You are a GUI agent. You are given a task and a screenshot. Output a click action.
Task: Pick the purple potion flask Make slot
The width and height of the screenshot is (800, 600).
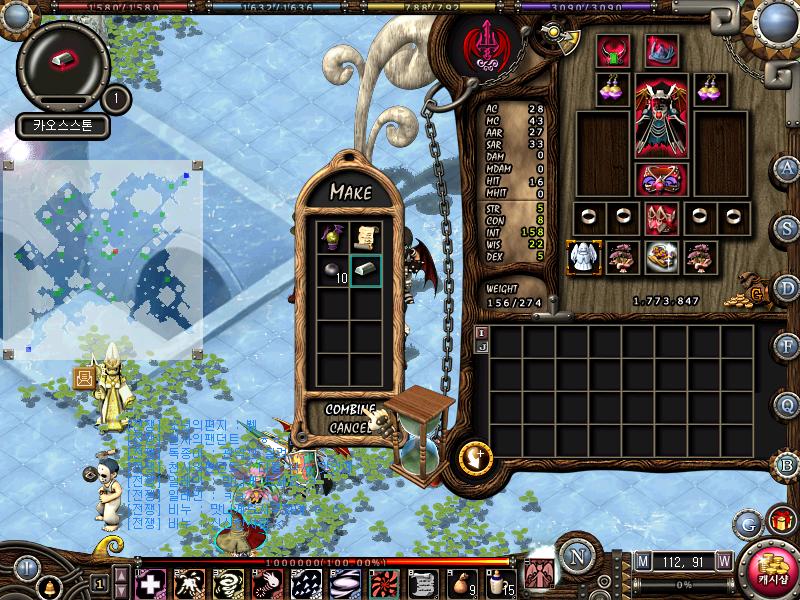(x=333, y=237)
